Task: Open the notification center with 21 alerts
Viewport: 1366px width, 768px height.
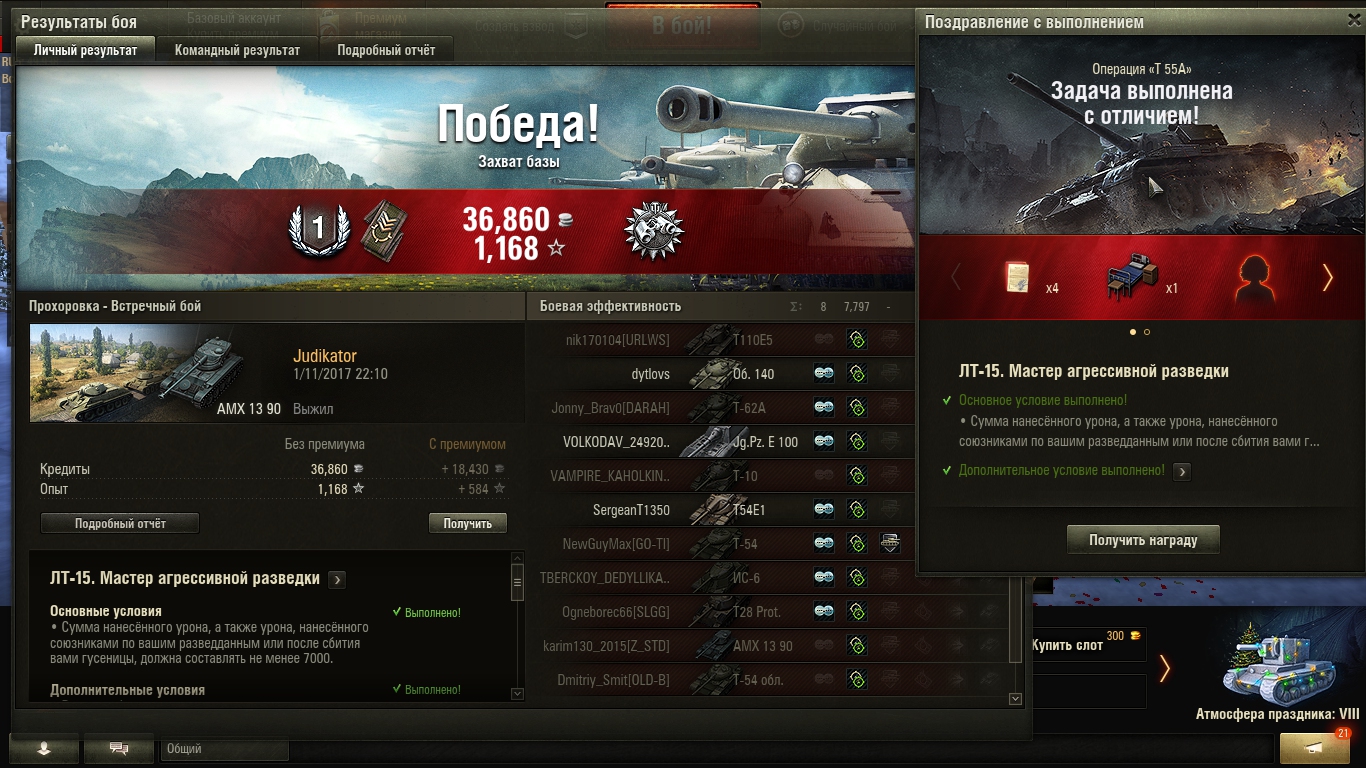Action: coord(1315,748)
